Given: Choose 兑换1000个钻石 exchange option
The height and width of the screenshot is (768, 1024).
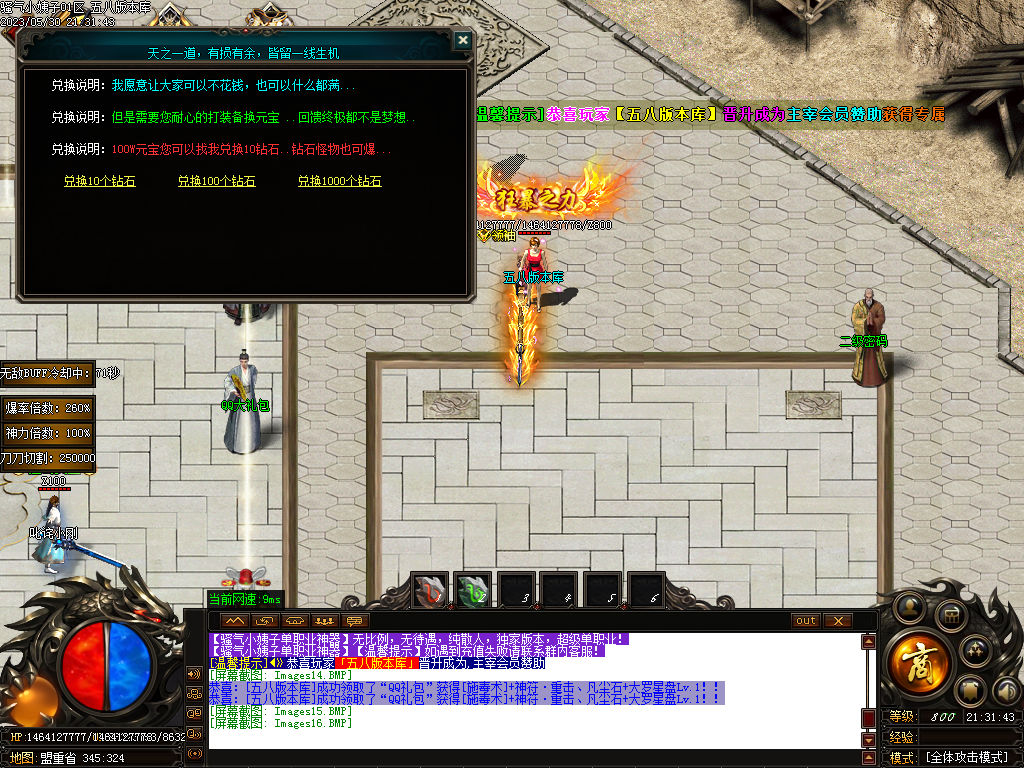Looking at the screenshot, I should tap(339, 182).
